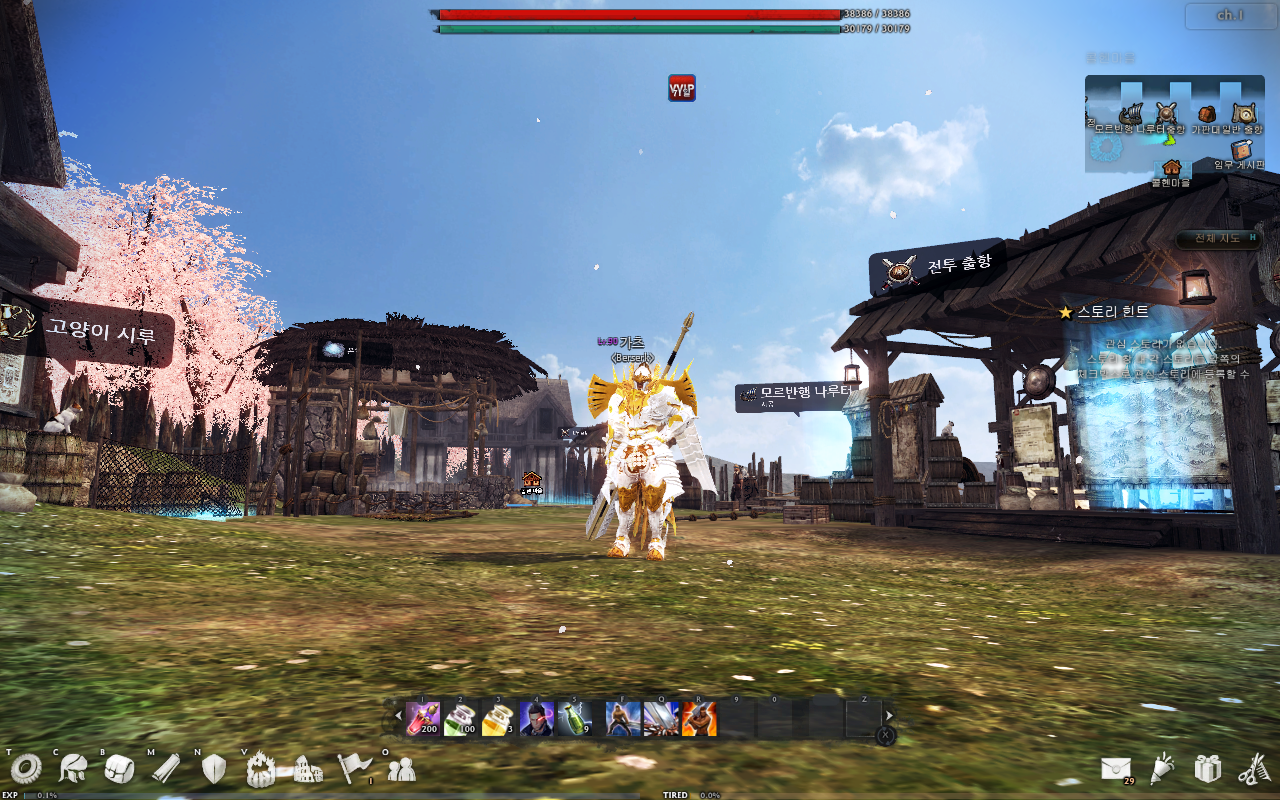This screenshot has width=1280, height=800.
Task: Open the map scroll icon labeled M
Action: coord(165,770)
